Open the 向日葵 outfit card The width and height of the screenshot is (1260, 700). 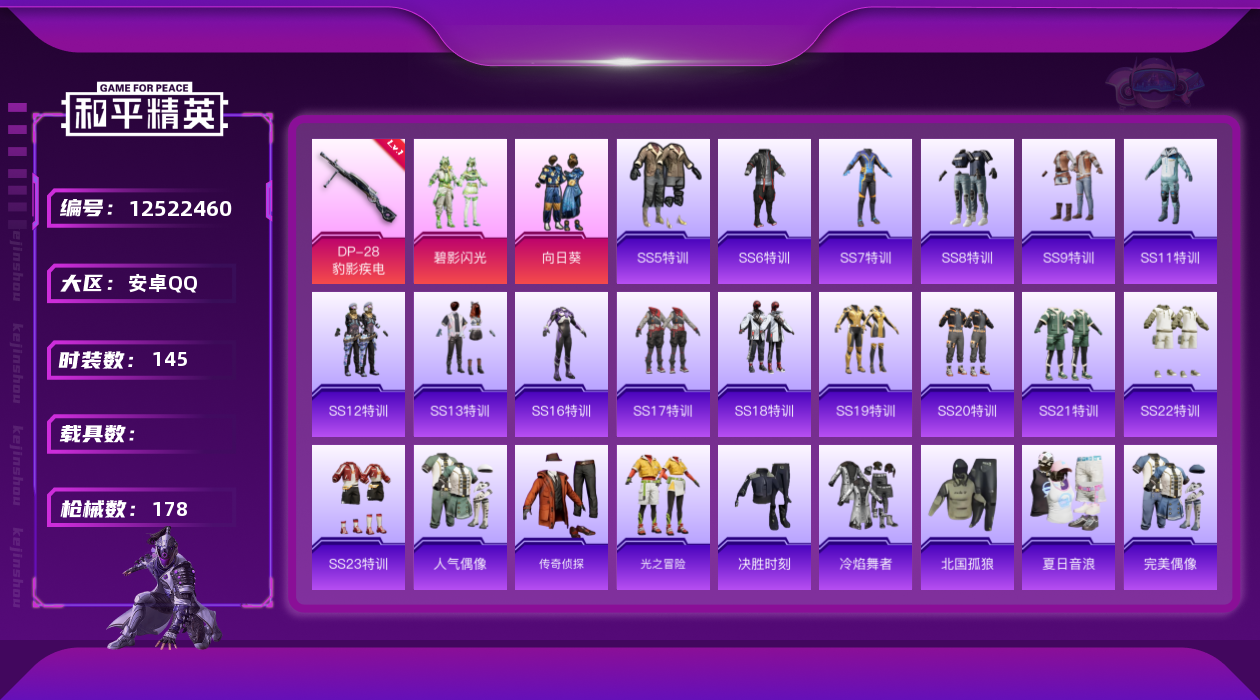click(x=561, y=211)
